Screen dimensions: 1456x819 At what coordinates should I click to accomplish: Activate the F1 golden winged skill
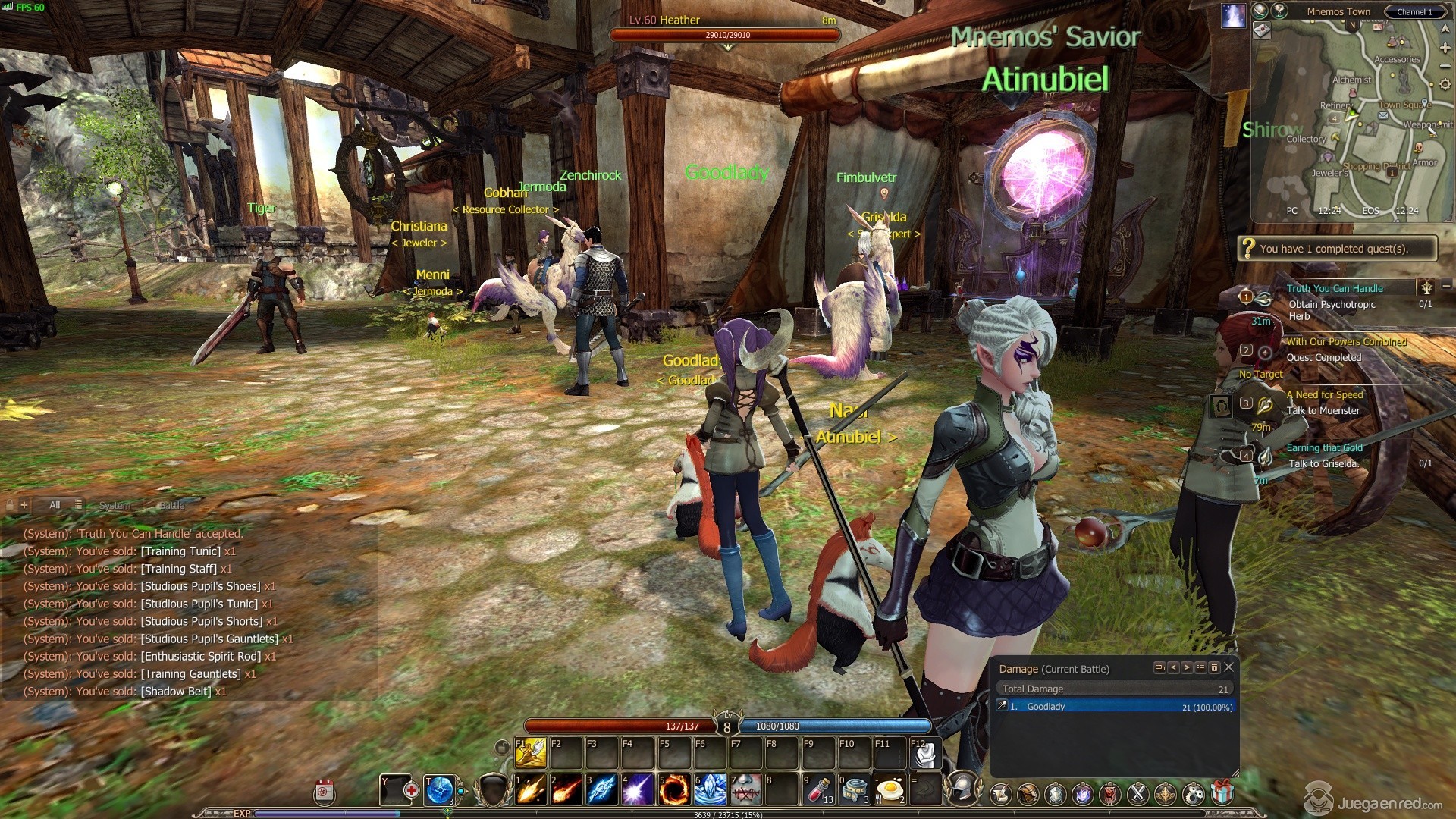click(531, 752)
